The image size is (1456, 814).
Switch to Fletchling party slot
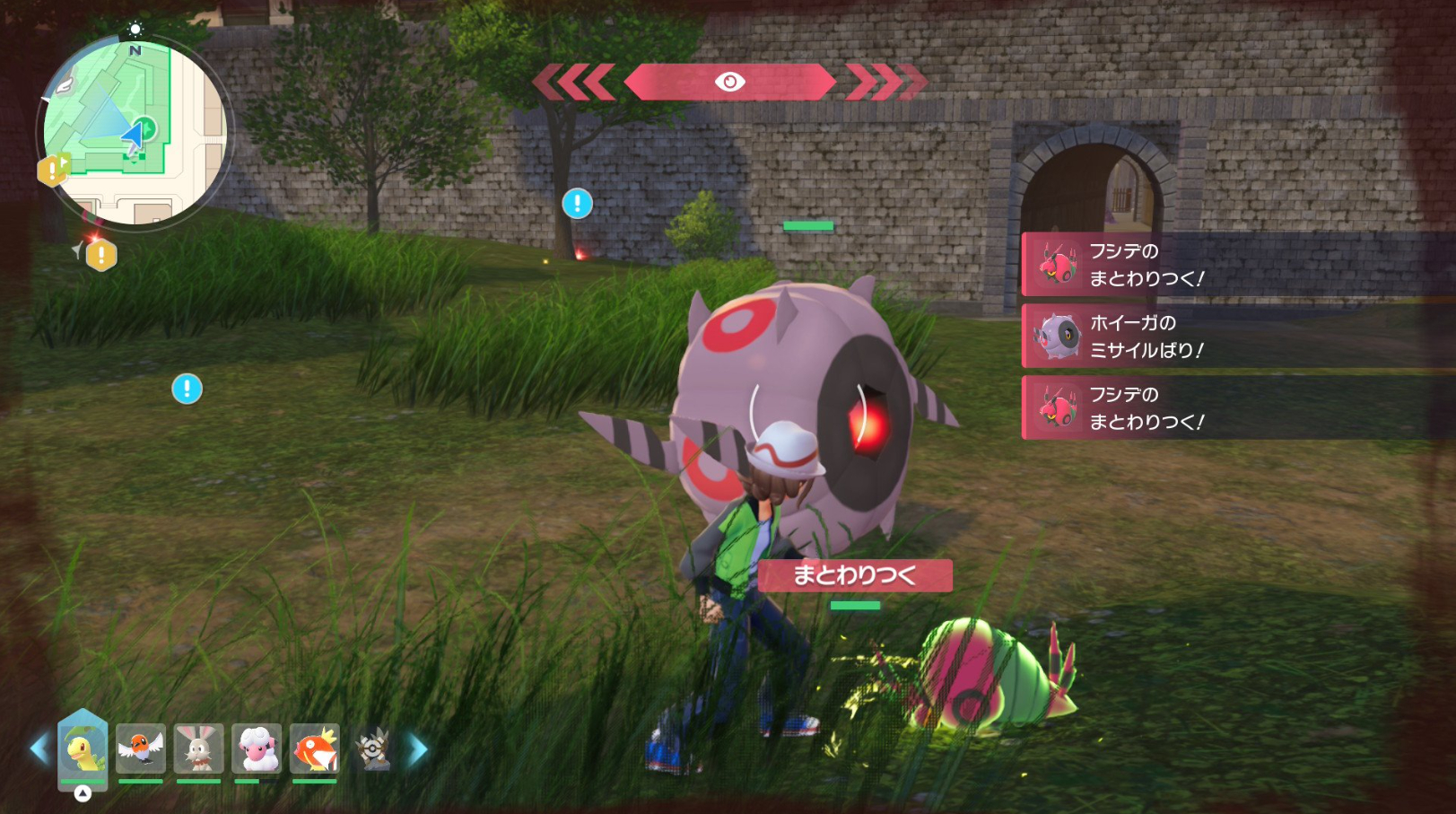pyautogui.click(x=141, y=748)
